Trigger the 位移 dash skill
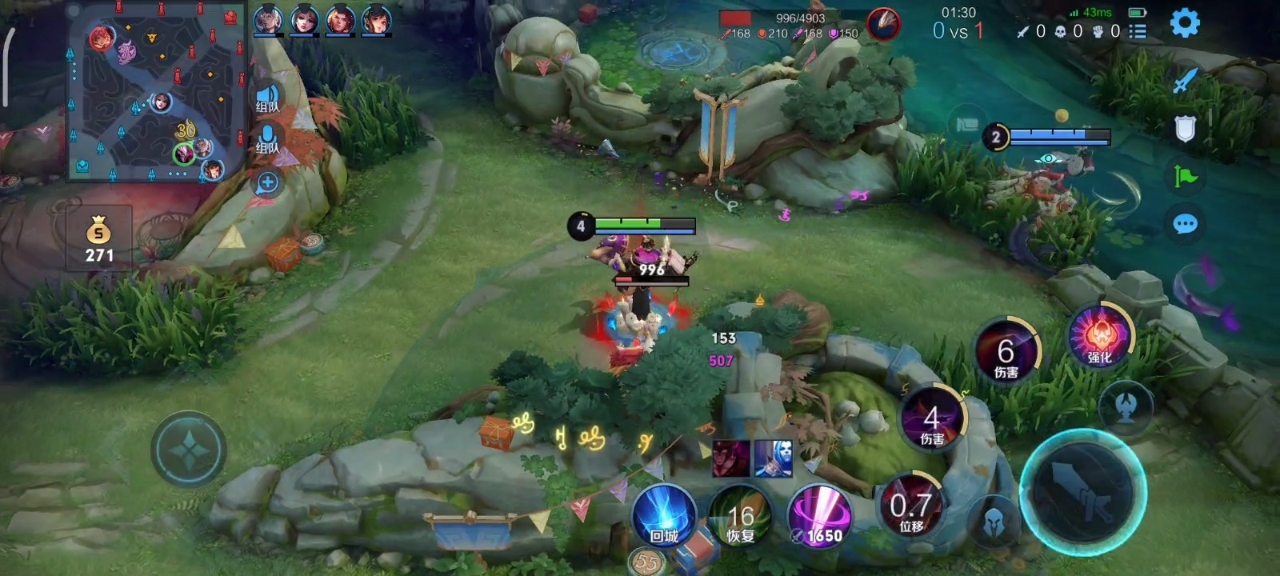The image size is (1280, 576). [911, 505]
